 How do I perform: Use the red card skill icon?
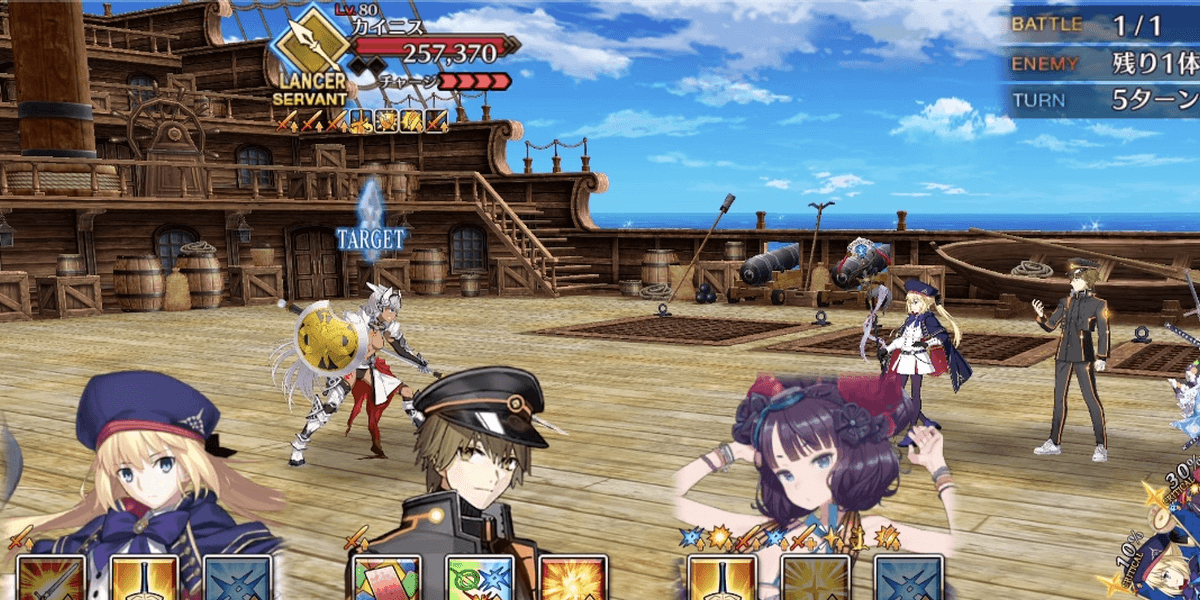click(387, 580)
